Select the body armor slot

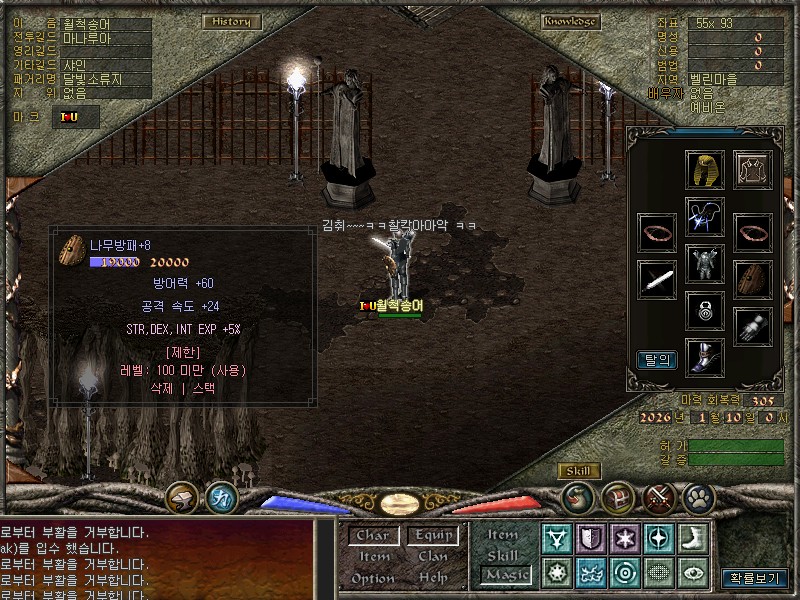pos(705,265)
